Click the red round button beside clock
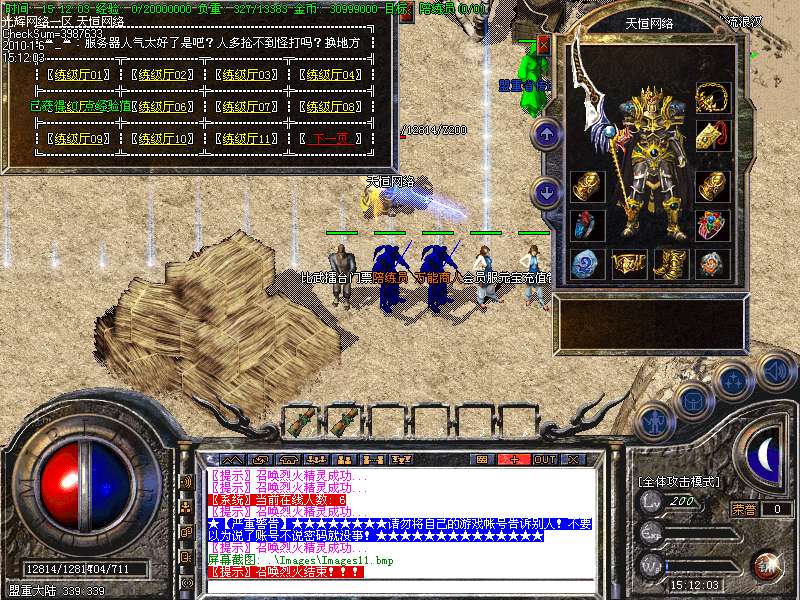The width and height of the screenshot is (800, 600). (767, 565)
